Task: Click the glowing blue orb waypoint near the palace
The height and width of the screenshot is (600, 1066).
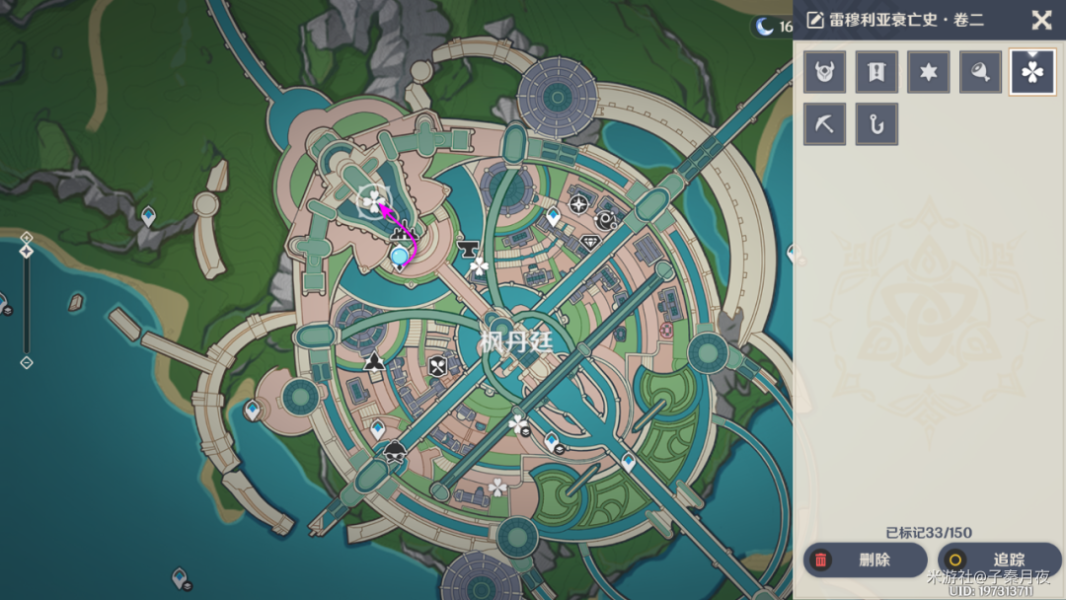Action: [400, 257]
